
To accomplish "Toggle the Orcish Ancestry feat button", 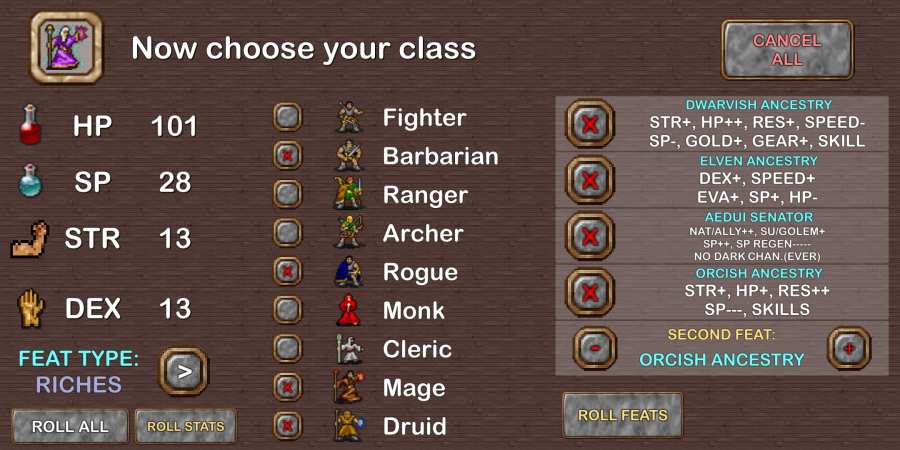I will coord(590,293).
